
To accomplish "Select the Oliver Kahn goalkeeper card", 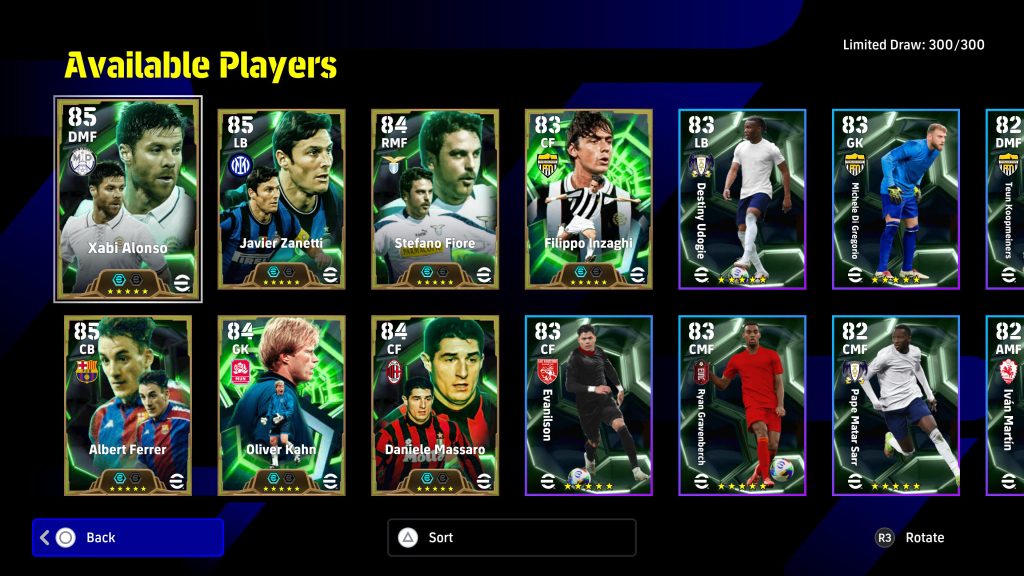I will tap(281, 405).
